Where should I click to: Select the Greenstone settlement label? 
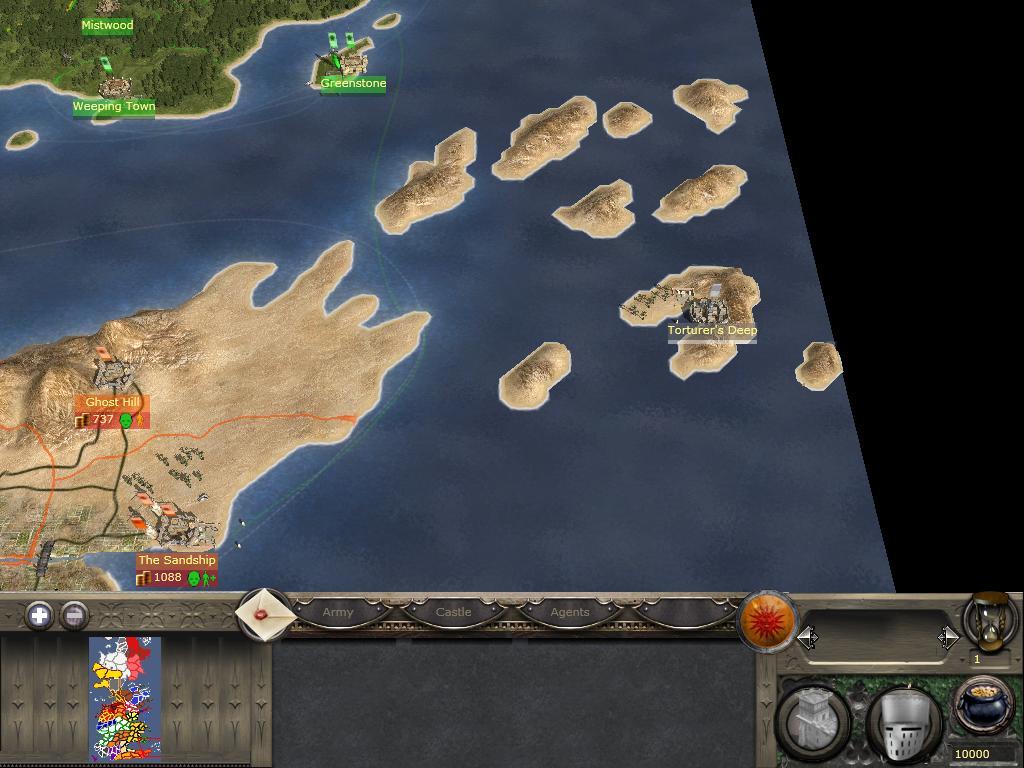(353, 84)
